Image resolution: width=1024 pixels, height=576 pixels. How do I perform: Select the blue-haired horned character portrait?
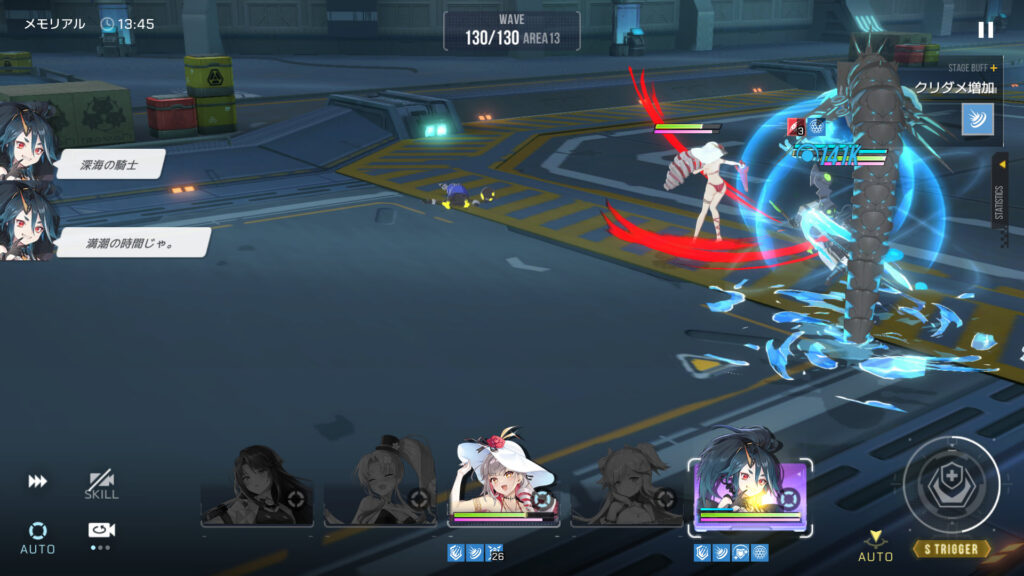(750, 484)
